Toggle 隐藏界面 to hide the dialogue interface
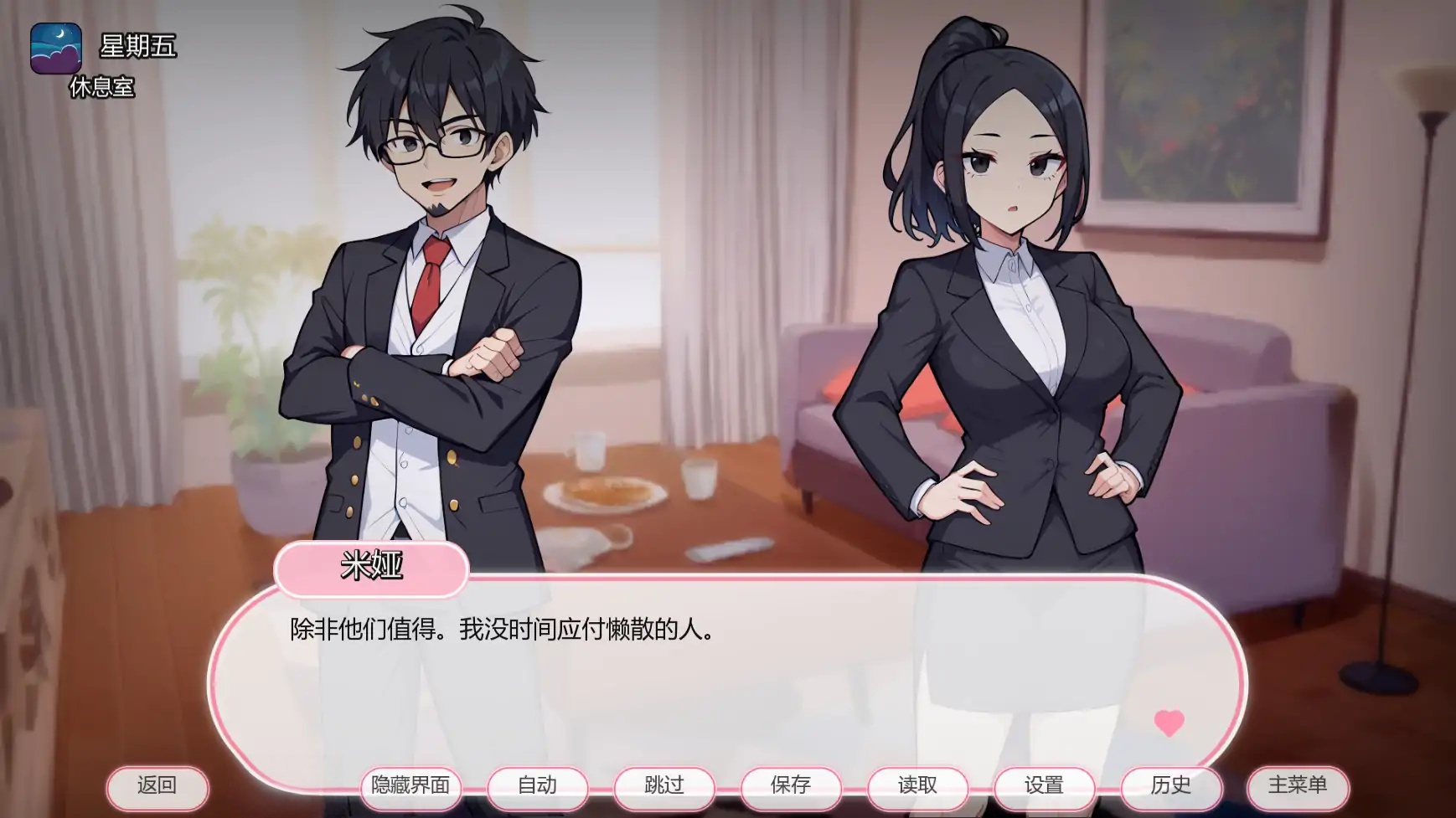1456x818 pixels. [410, 787]
